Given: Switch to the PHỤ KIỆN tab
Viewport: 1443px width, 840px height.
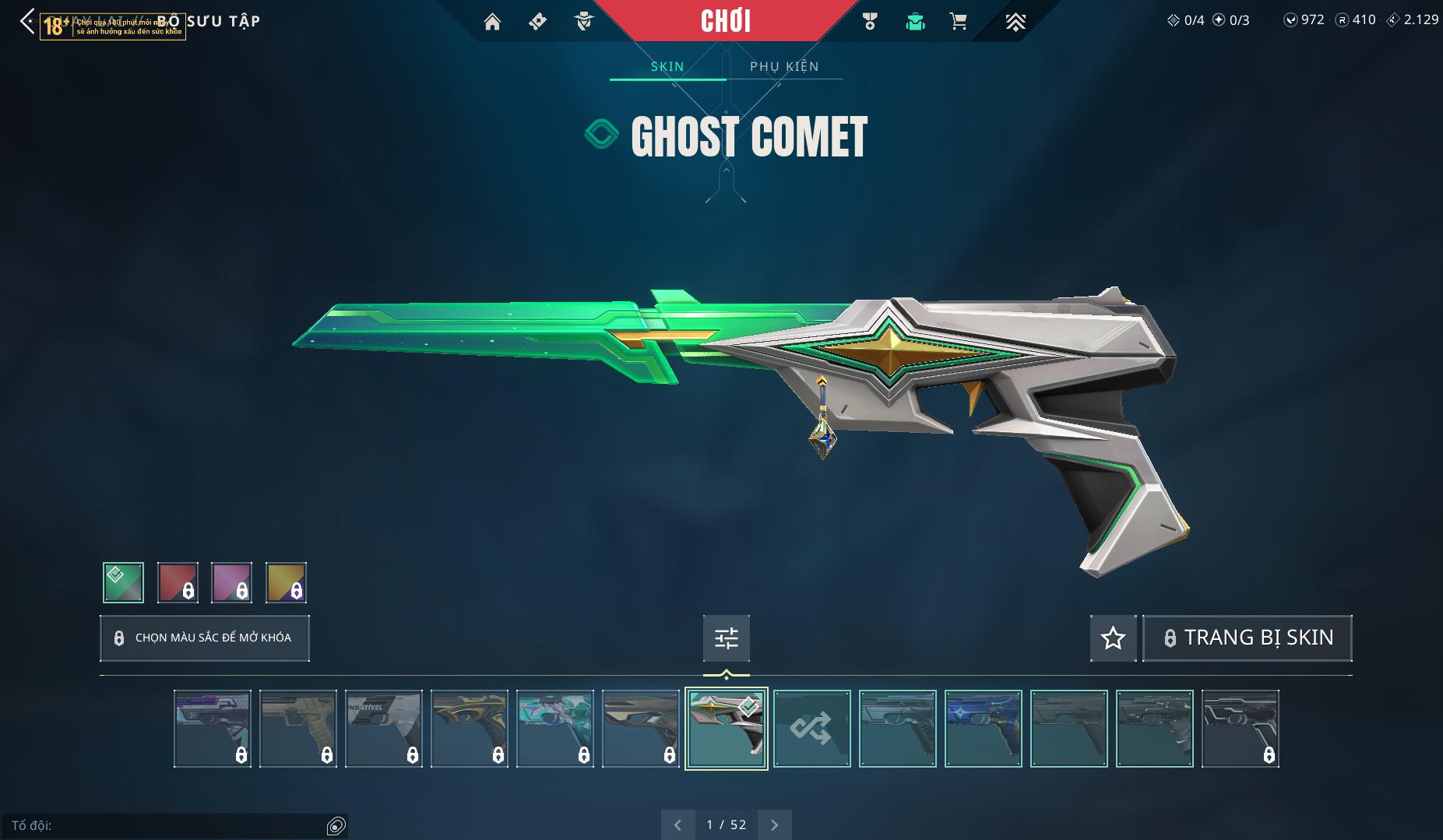Looking at the screenshot, I should click(784, 66).
